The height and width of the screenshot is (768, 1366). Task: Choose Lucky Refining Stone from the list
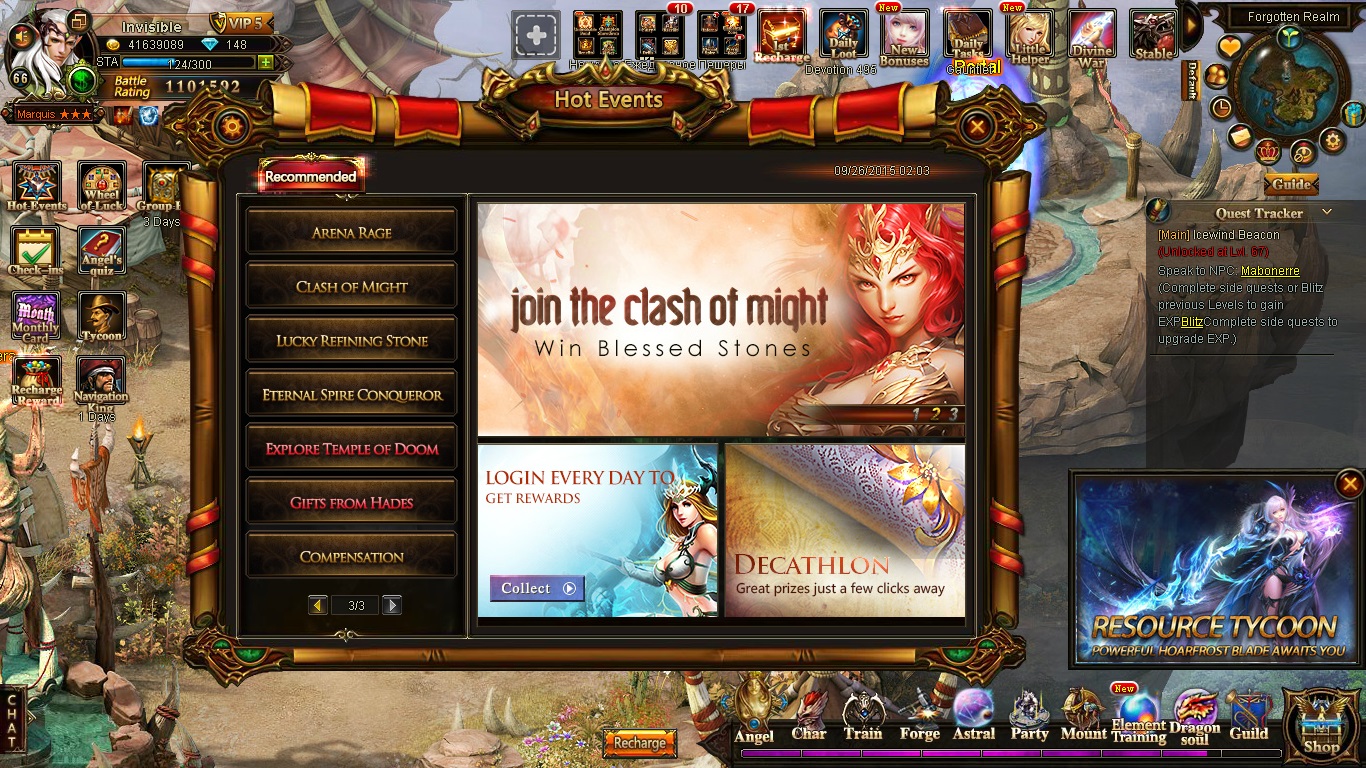(x=351, y=340)
